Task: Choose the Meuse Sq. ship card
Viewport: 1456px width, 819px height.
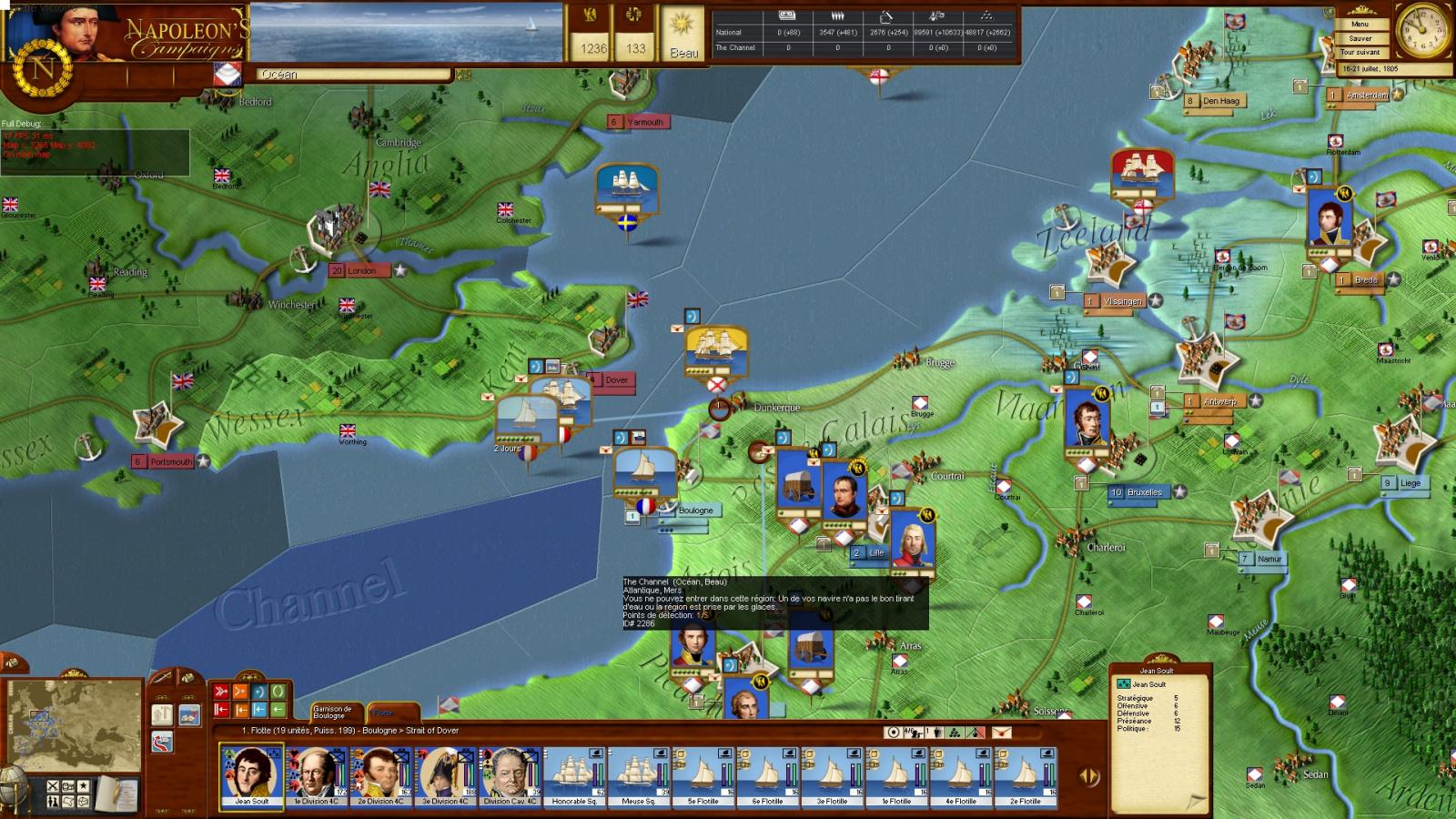Action: click(639, 775)
